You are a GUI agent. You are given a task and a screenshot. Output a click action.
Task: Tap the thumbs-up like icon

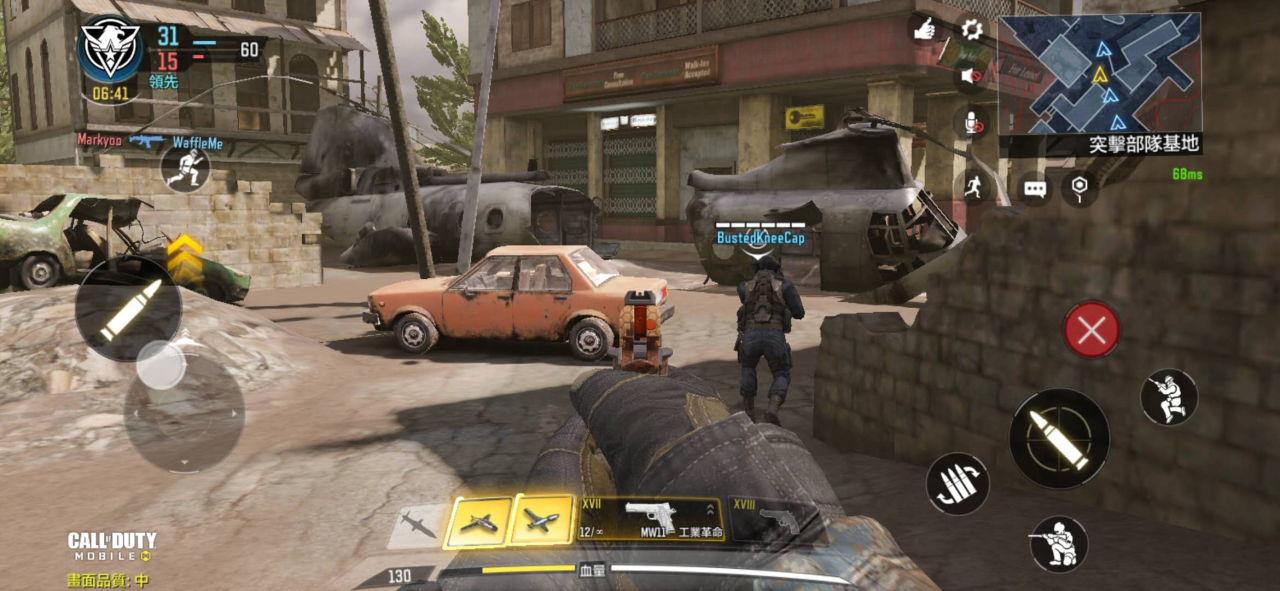point(924,28)
